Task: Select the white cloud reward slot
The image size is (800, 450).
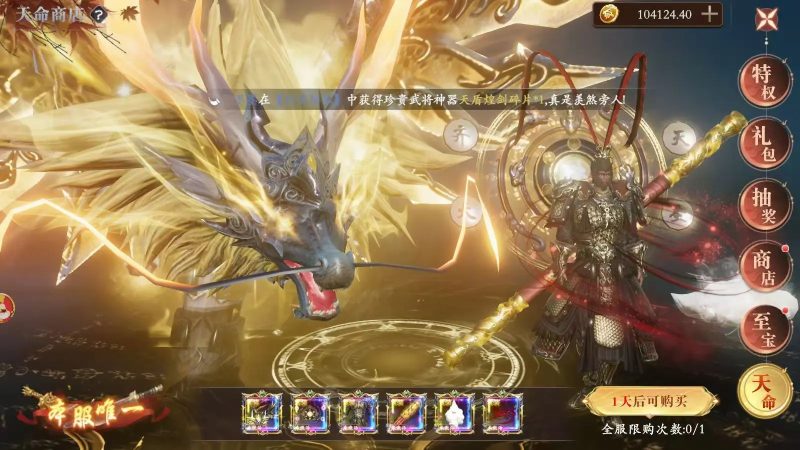Action: (454, 412)
